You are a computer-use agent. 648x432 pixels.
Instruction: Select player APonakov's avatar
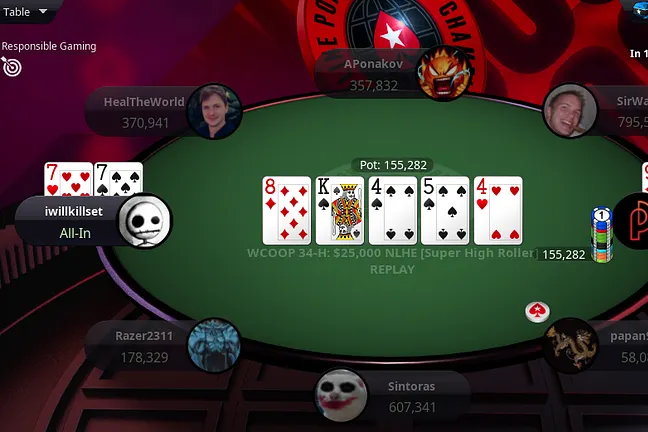point(445,74)
